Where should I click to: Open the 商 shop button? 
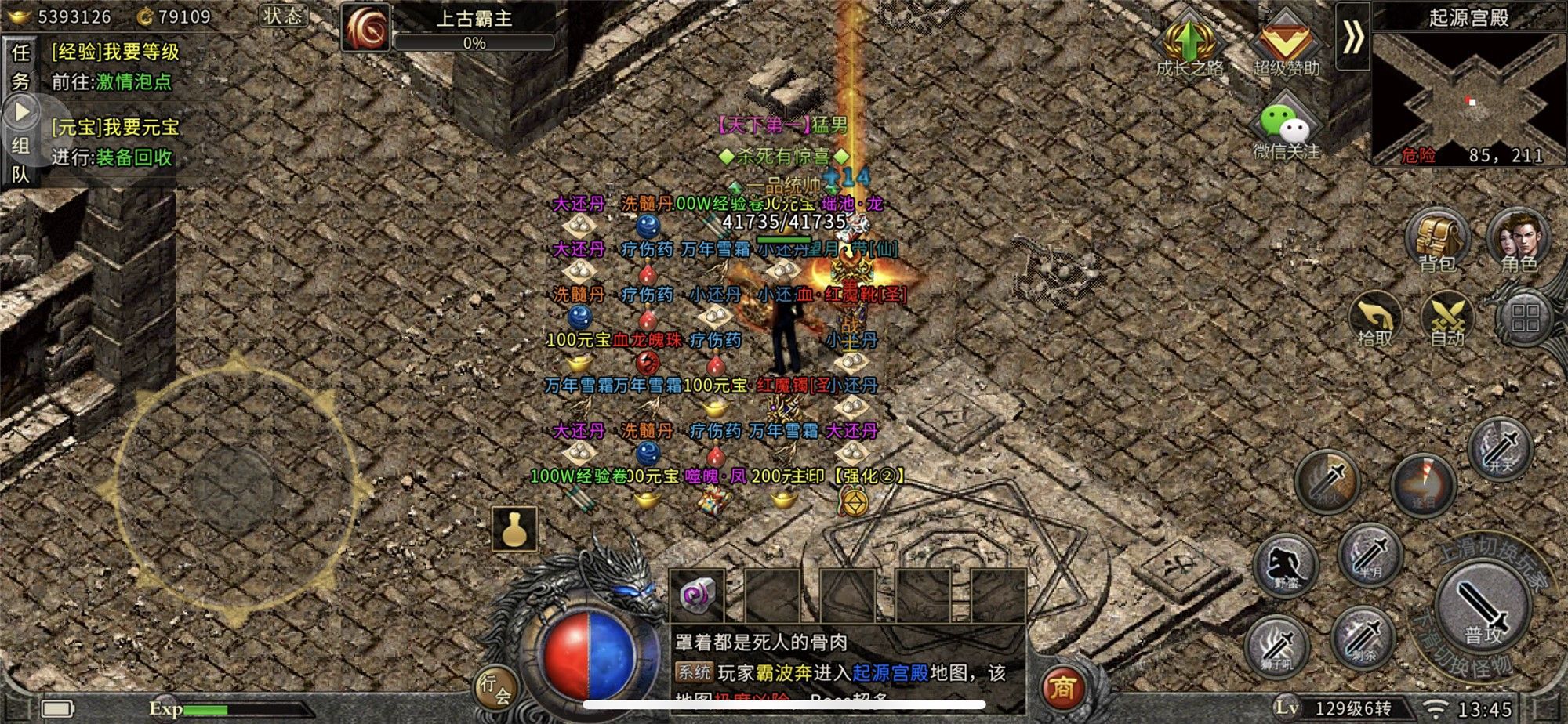pyautogui.click(x=1062, y=688)
